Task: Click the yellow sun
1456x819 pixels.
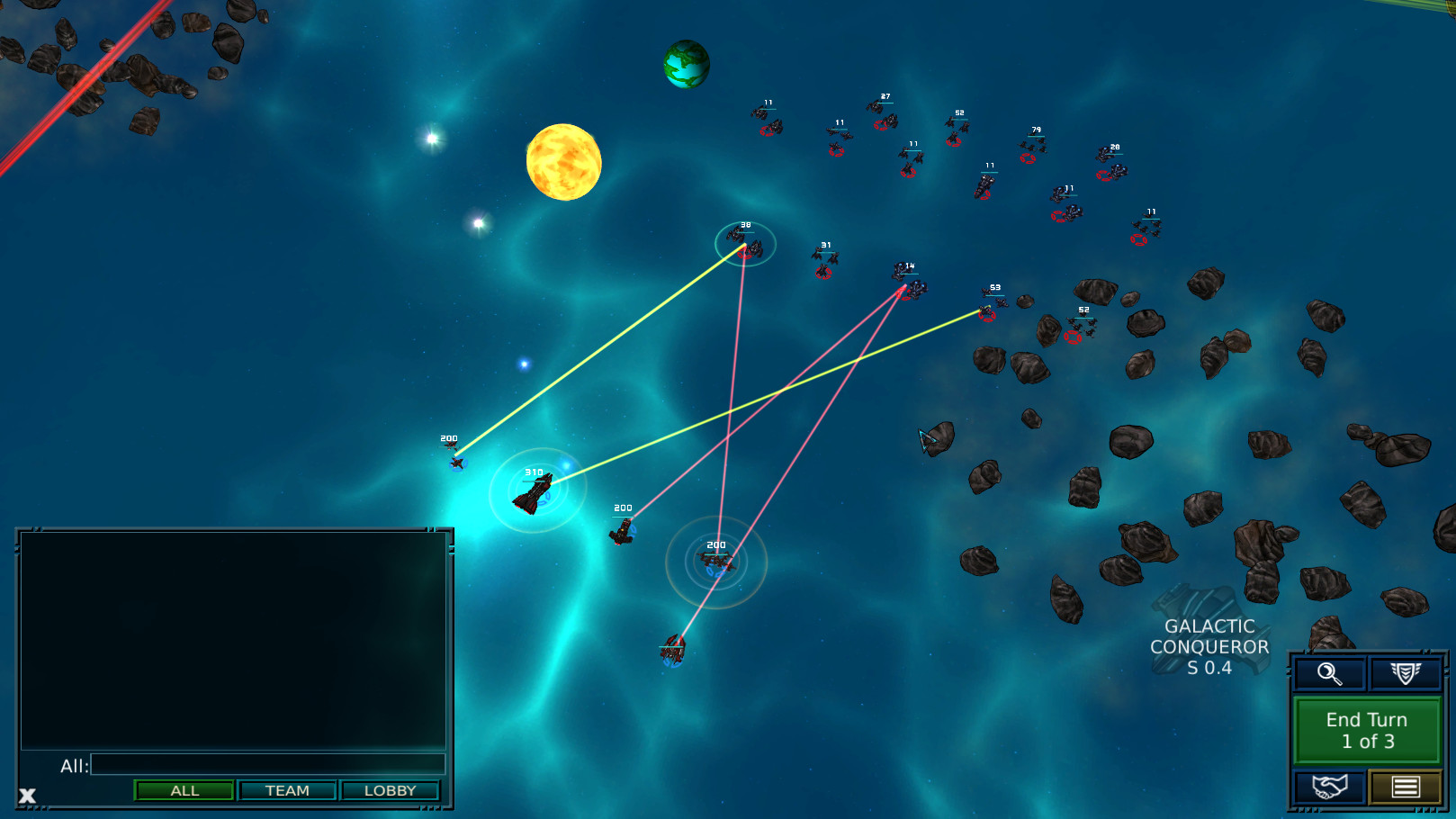Action: 563,163
